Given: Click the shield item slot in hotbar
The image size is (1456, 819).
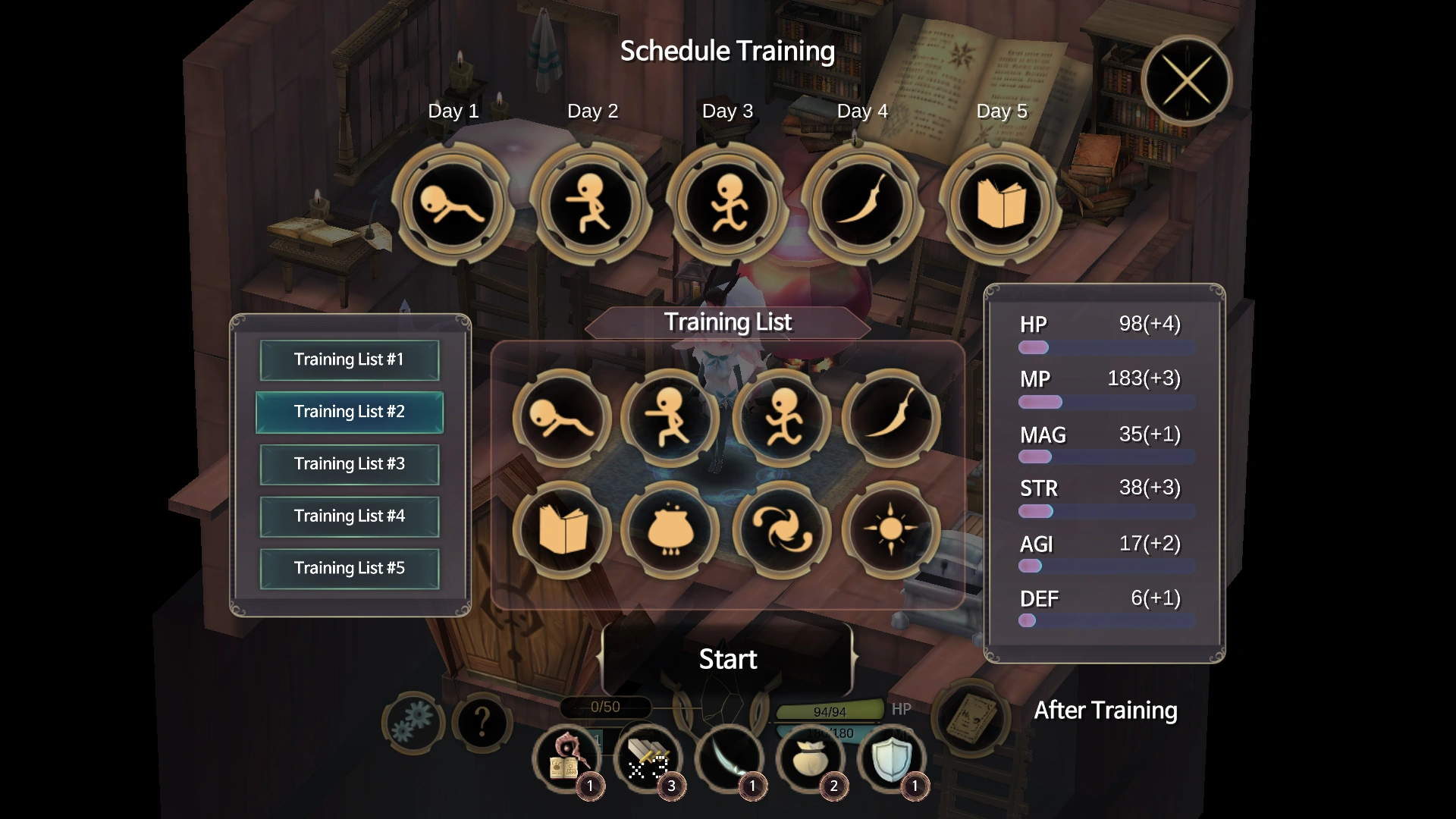Looking at the screenshot, I should click(892, 759).
